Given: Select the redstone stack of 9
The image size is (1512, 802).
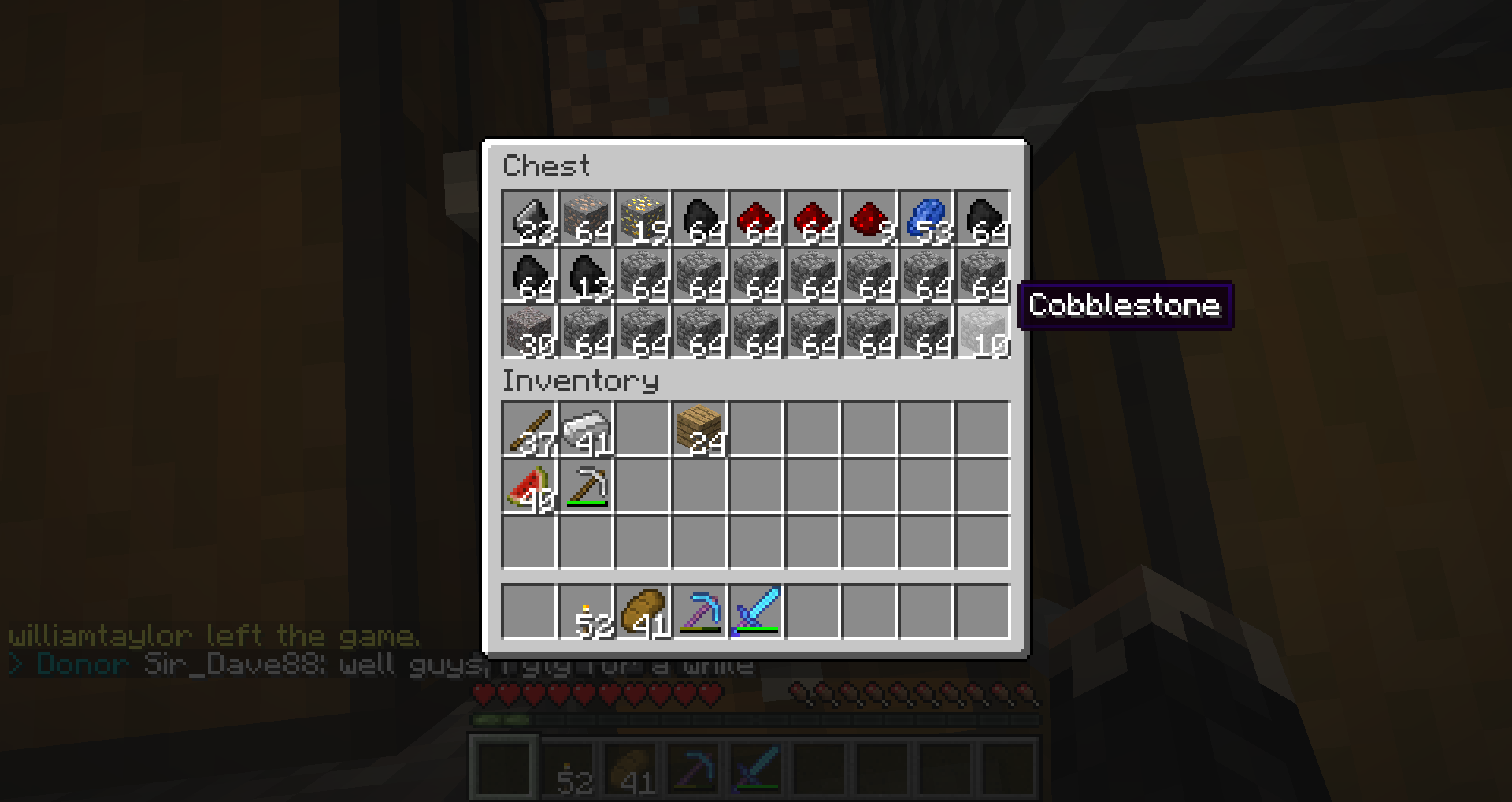Looking at the screenshot, I should (869, 218).
